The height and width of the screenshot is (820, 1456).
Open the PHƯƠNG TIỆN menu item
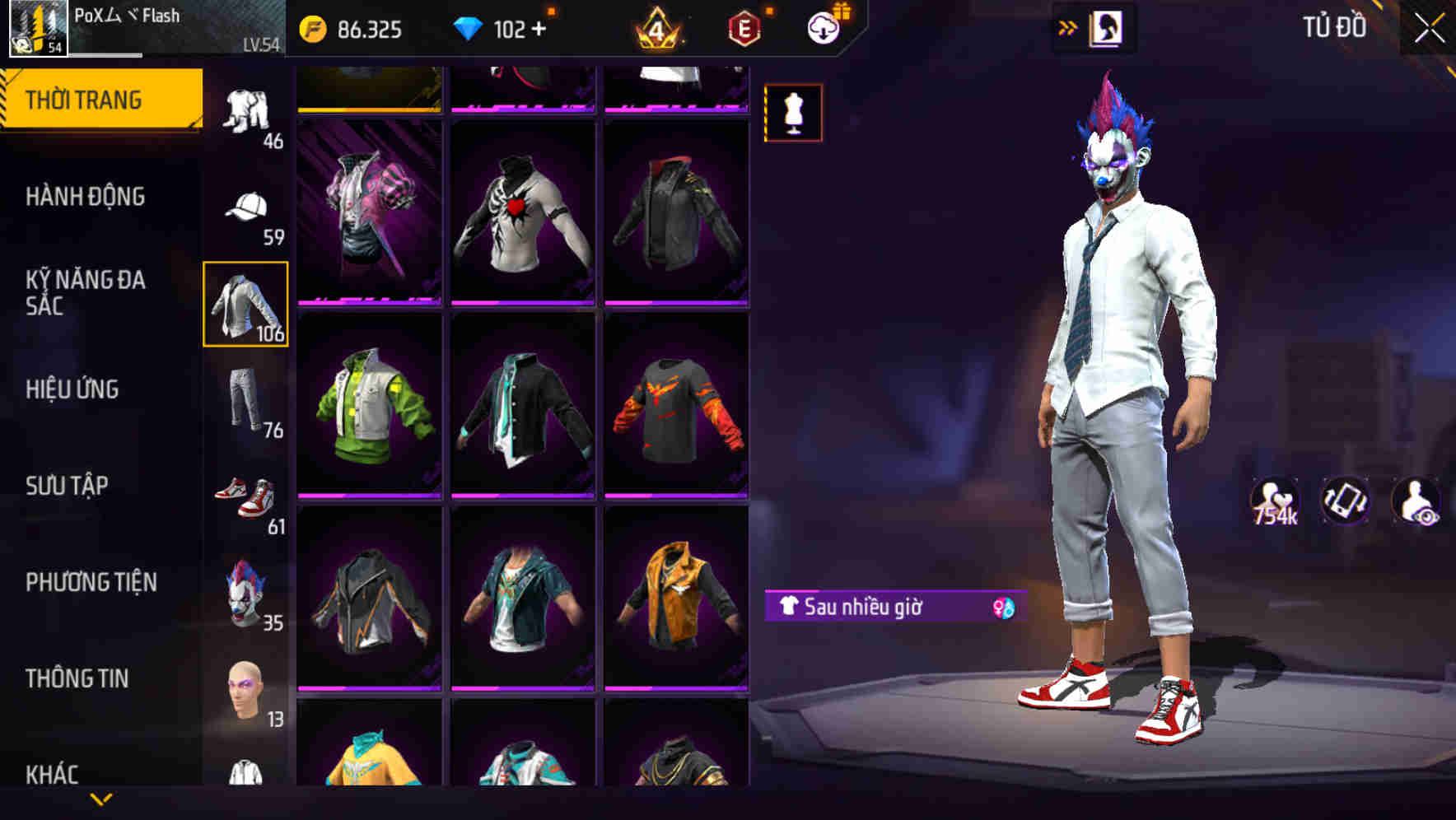[x=91, y=582]
